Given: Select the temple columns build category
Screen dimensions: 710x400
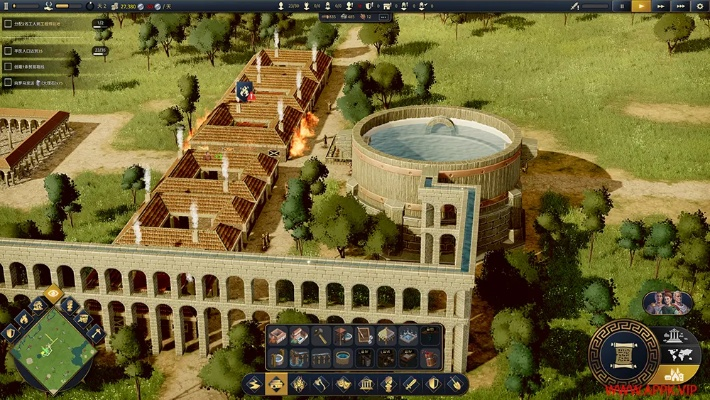Looking at the screenshot, I should tap(365, 383).
